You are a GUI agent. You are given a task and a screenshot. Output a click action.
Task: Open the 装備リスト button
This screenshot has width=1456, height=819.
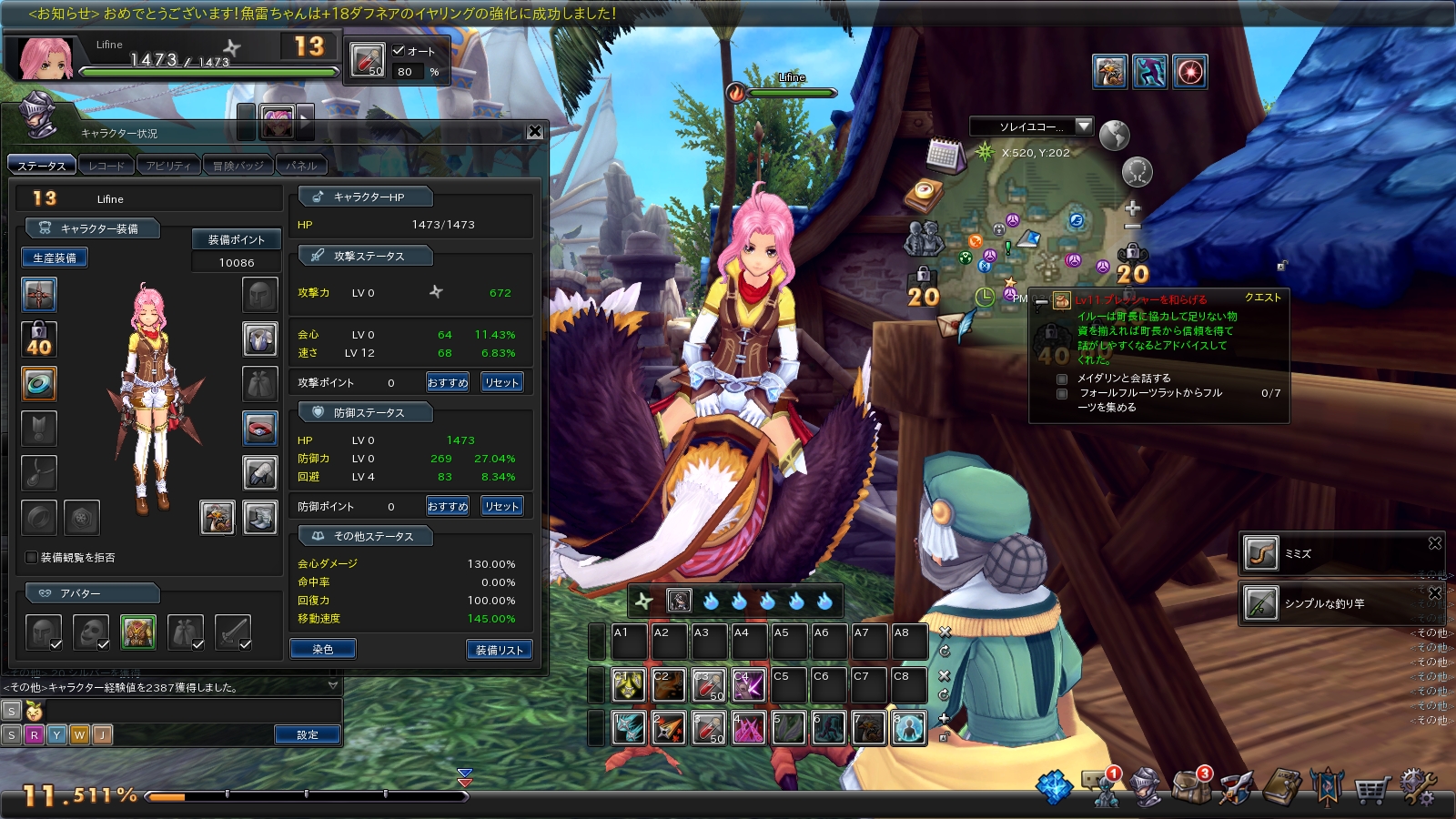[x=499, y=650]
